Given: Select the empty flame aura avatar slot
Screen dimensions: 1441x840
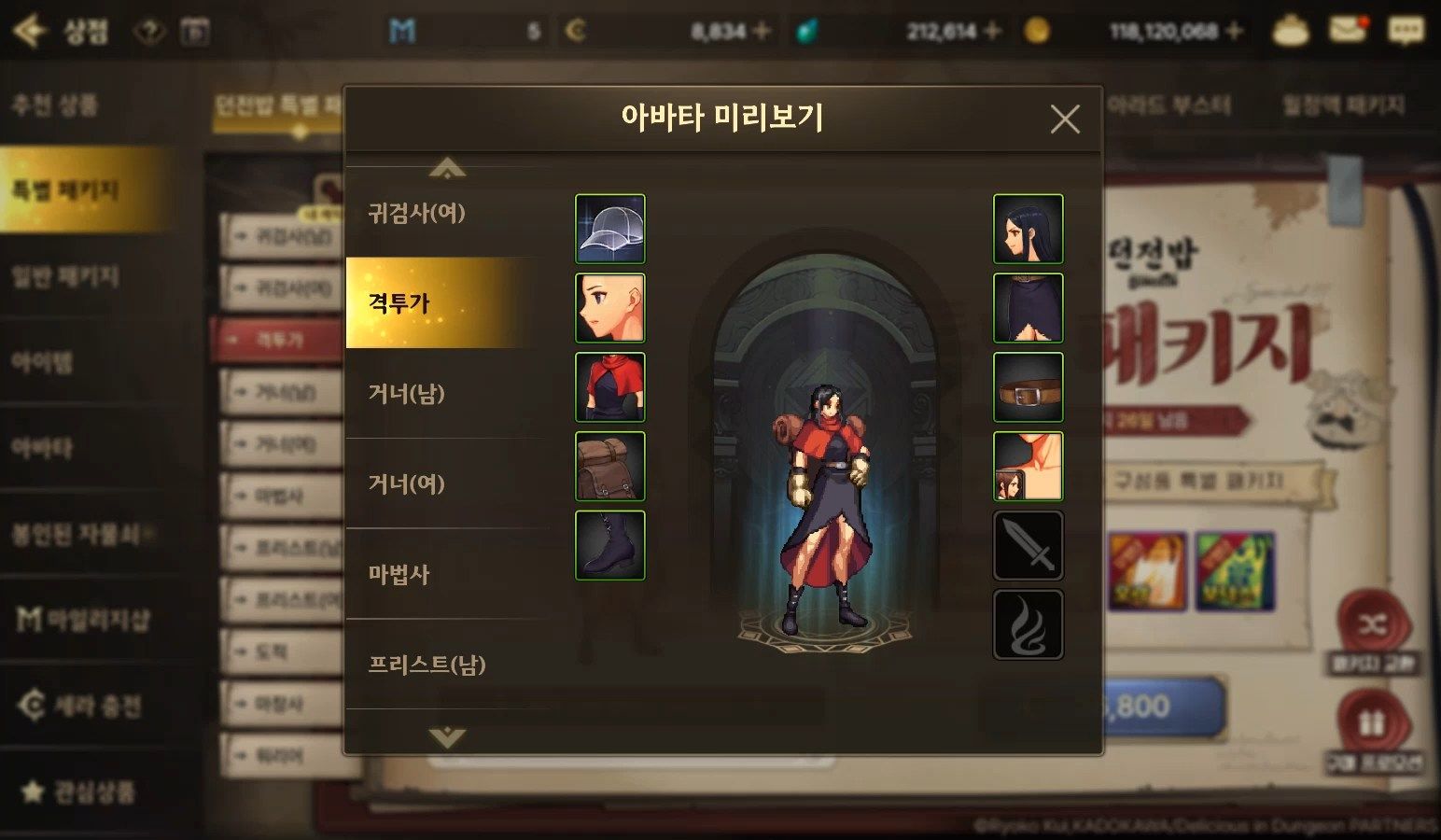Looking at the screenshot, I should click(1028, 624).
